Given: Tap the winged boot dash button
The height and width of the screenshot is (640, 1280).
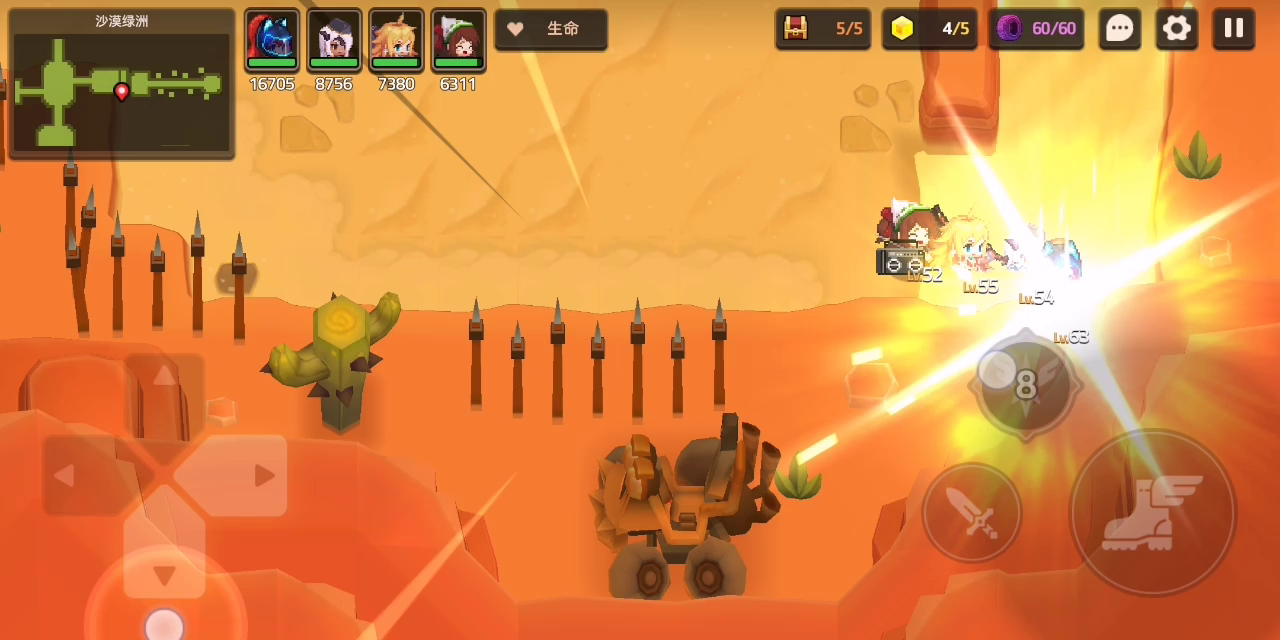Looking at the screenshot, I should [1152, 513].
